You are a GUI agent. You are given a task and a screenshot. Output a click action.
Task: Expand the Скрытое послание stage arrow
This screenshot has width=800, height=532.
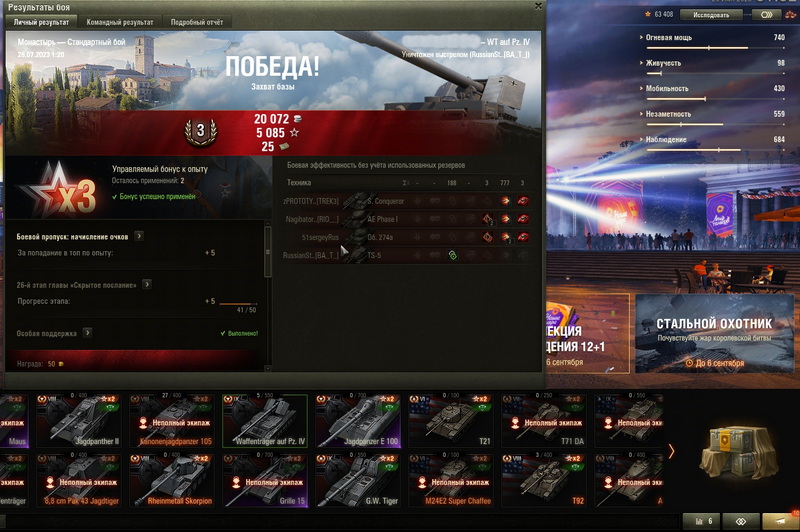pos(147,284)
